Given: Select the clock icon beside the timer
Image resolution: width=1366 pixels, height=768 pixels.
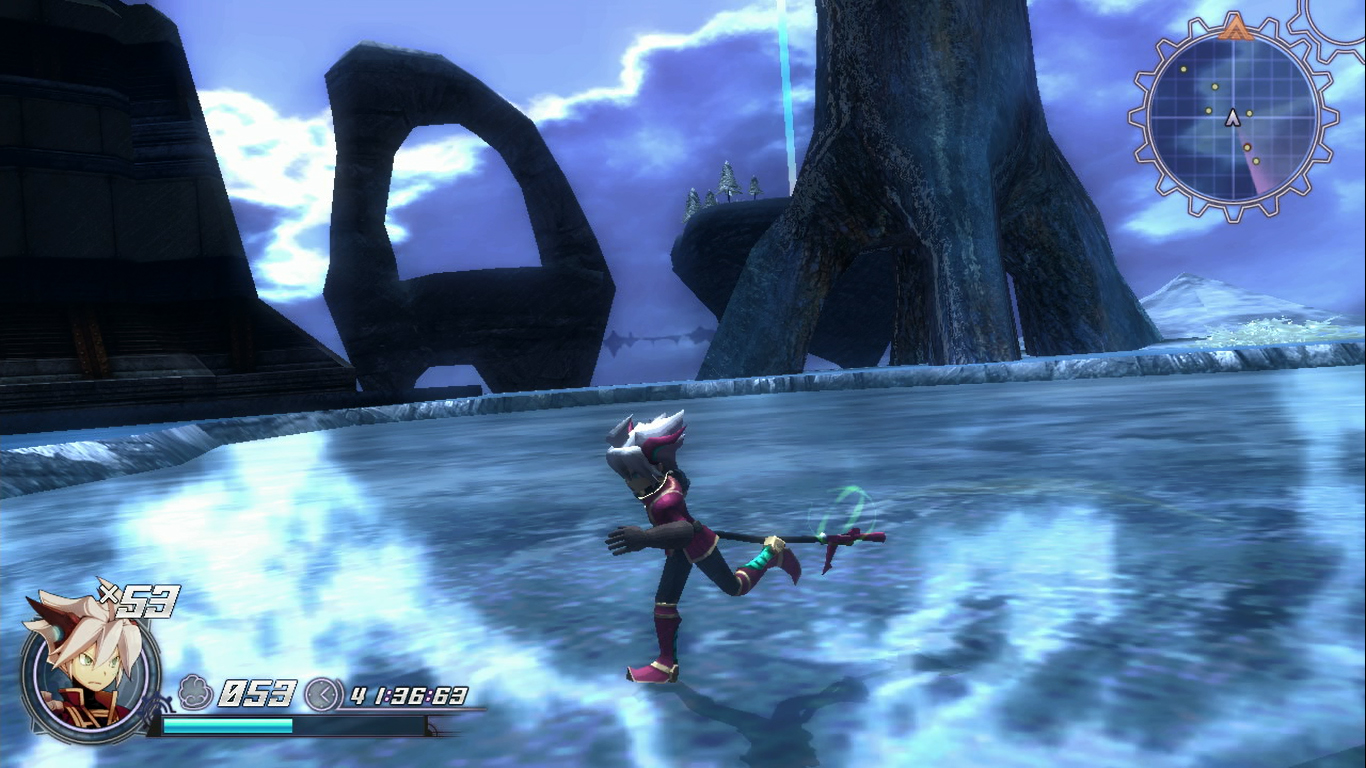Looking at the screenshot, I should [321, 694].
